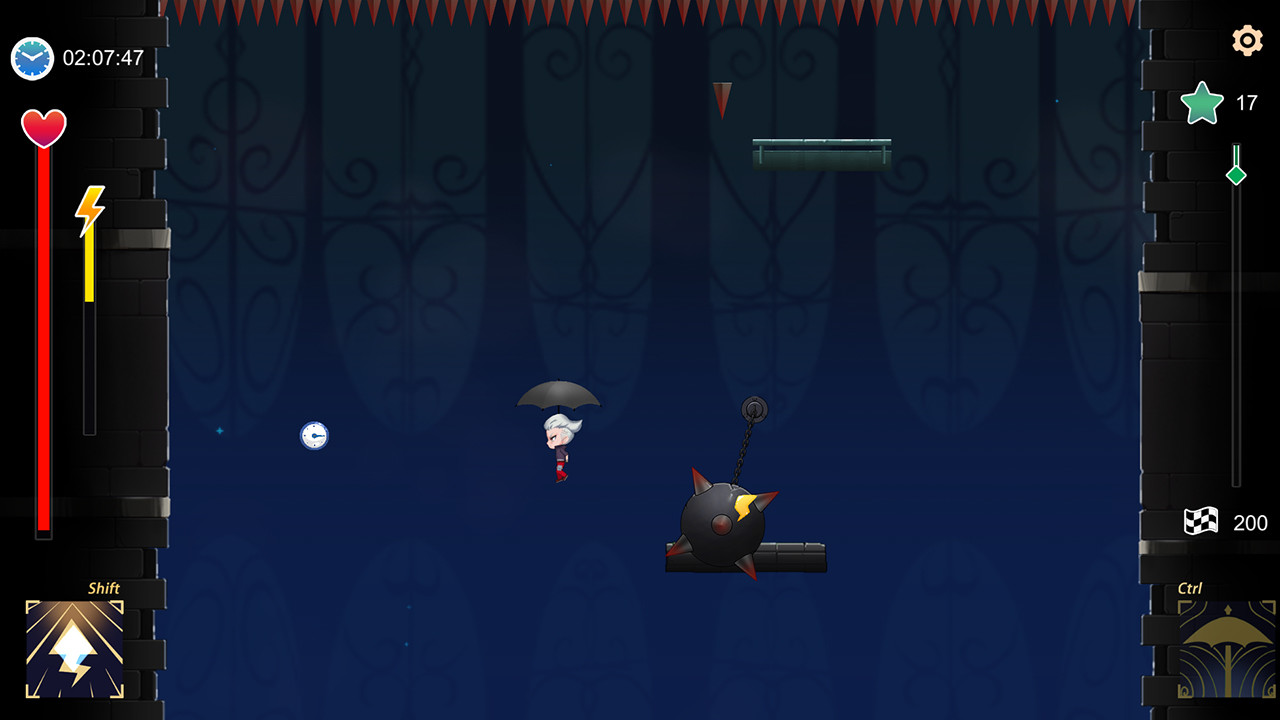
Task: Adjust the green diamond progress marker
Action: 1237,172
